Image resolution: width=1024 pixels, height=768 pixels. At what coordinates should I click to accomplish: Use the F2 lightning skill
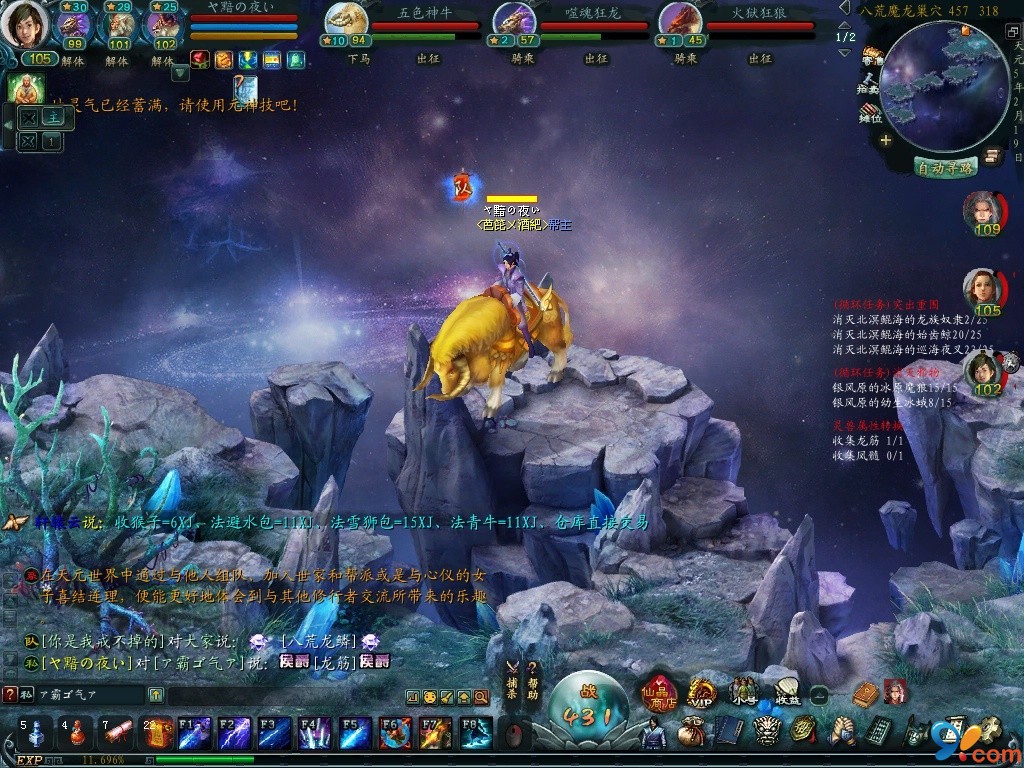tap(235, 734)
